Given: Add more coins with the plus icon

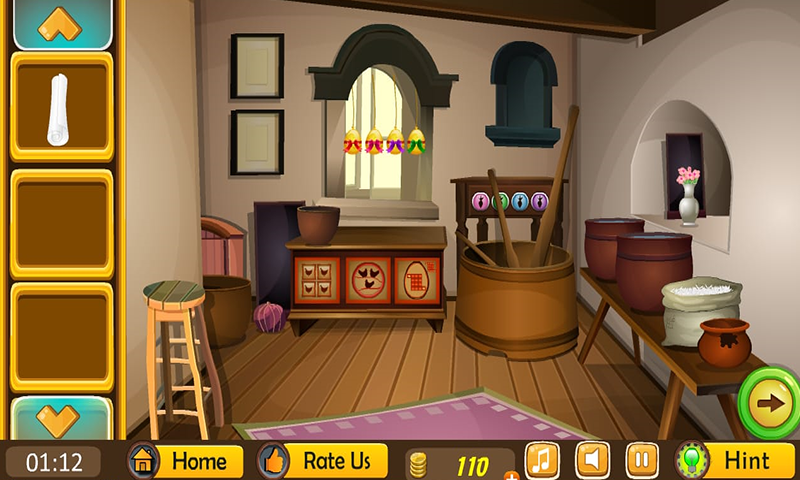Looking at the screenshot, I should [511, 475].
